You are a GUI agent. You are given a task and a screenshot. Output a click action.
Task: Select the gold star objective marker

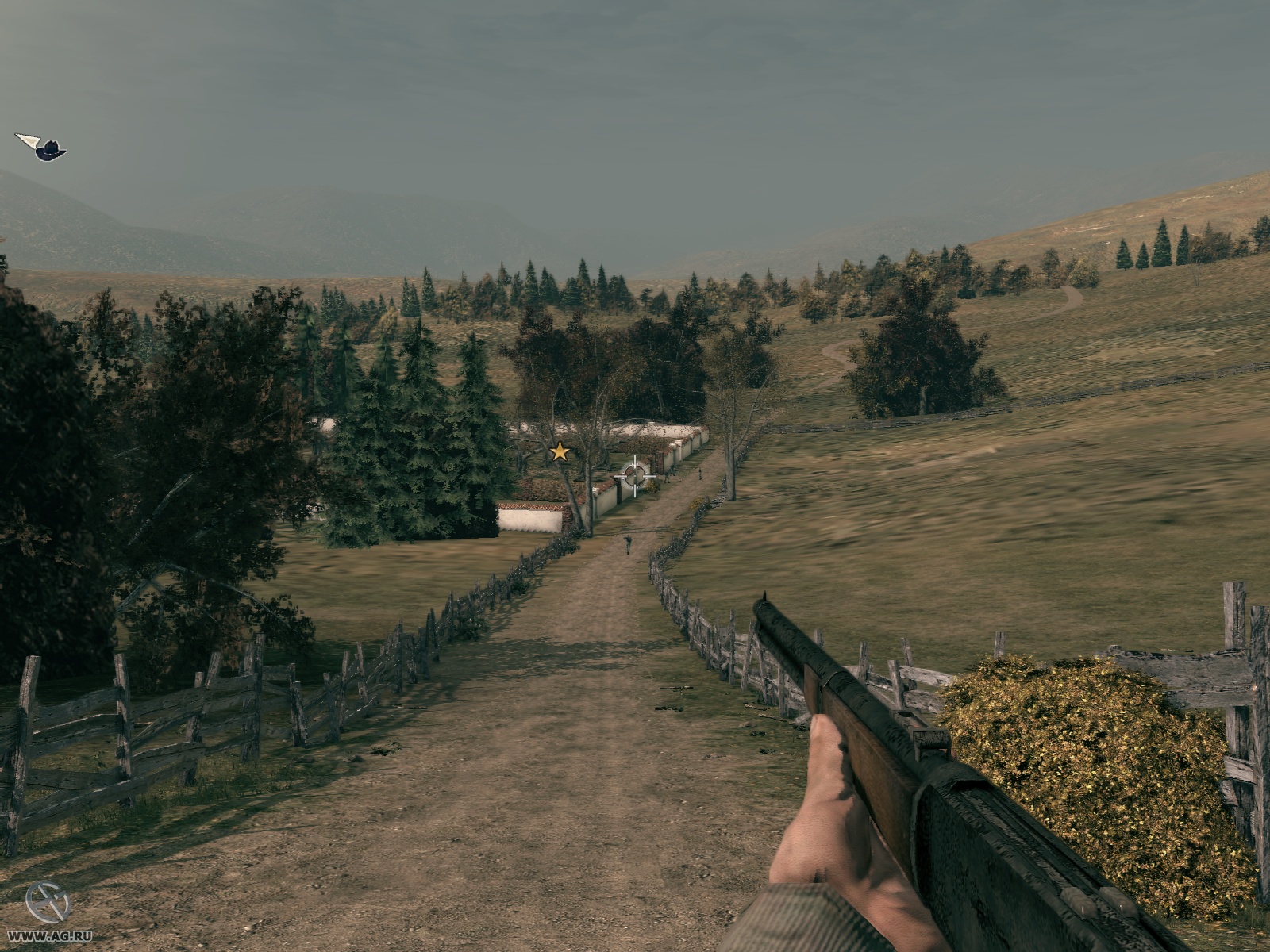[x=560, y=452]
